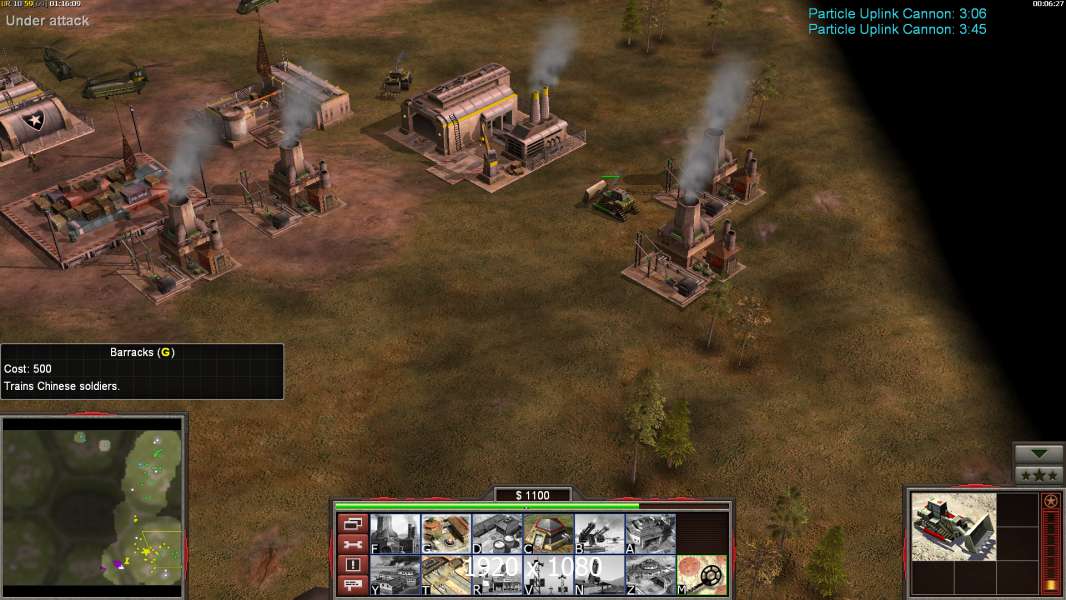Screen dimensions: 1066x600
Task: Choose the Supply Center build icon
Action: point(496,533)
